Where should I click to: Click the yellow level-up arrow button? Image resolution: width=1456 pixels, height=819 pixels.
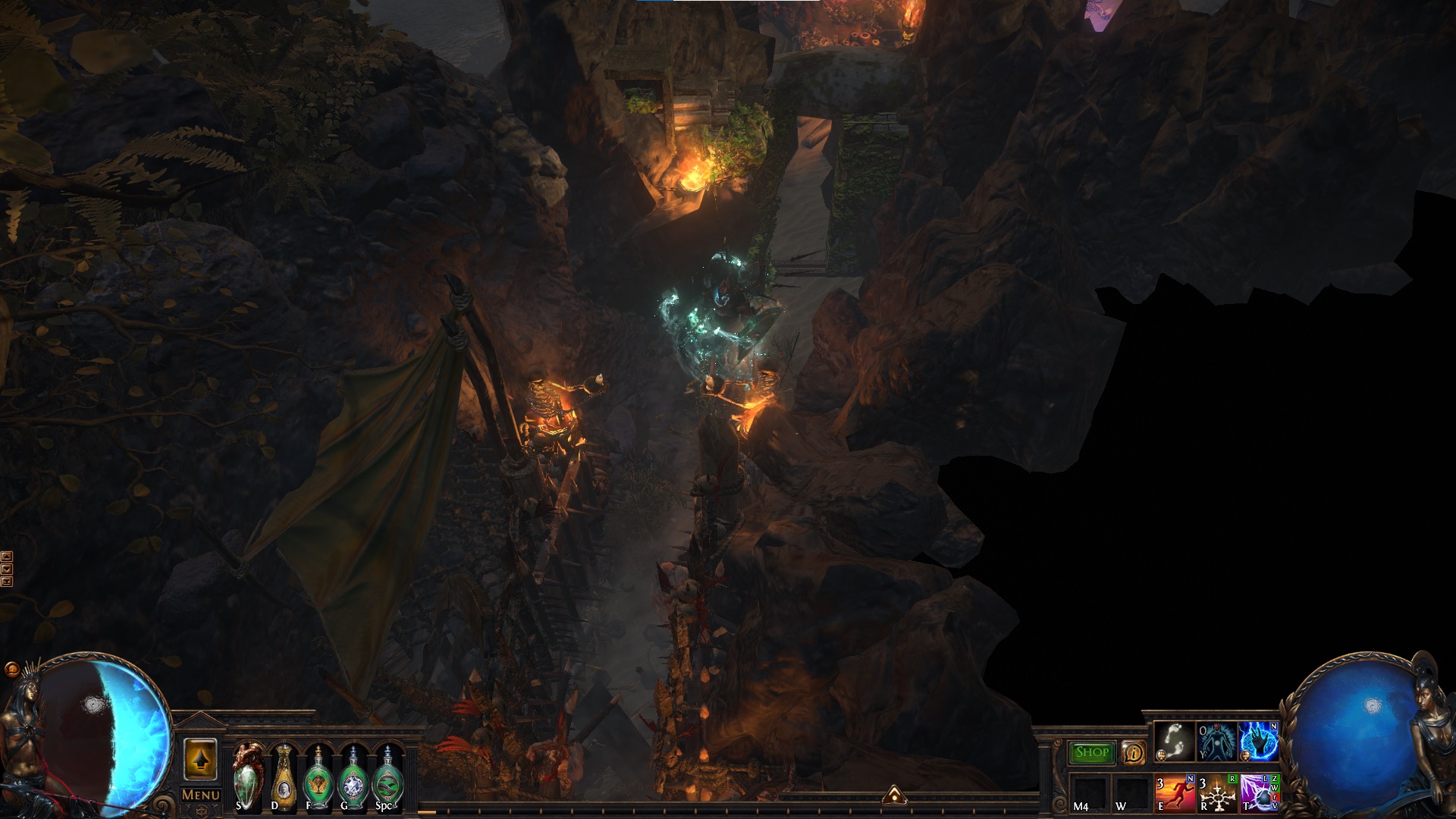pos(200,759)
